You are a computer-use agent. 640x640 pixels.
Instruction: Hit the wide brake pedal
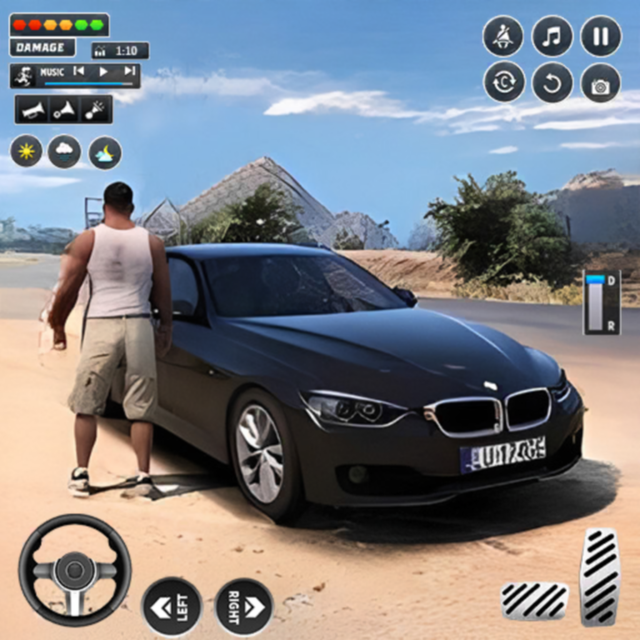[x=534, y=600]
